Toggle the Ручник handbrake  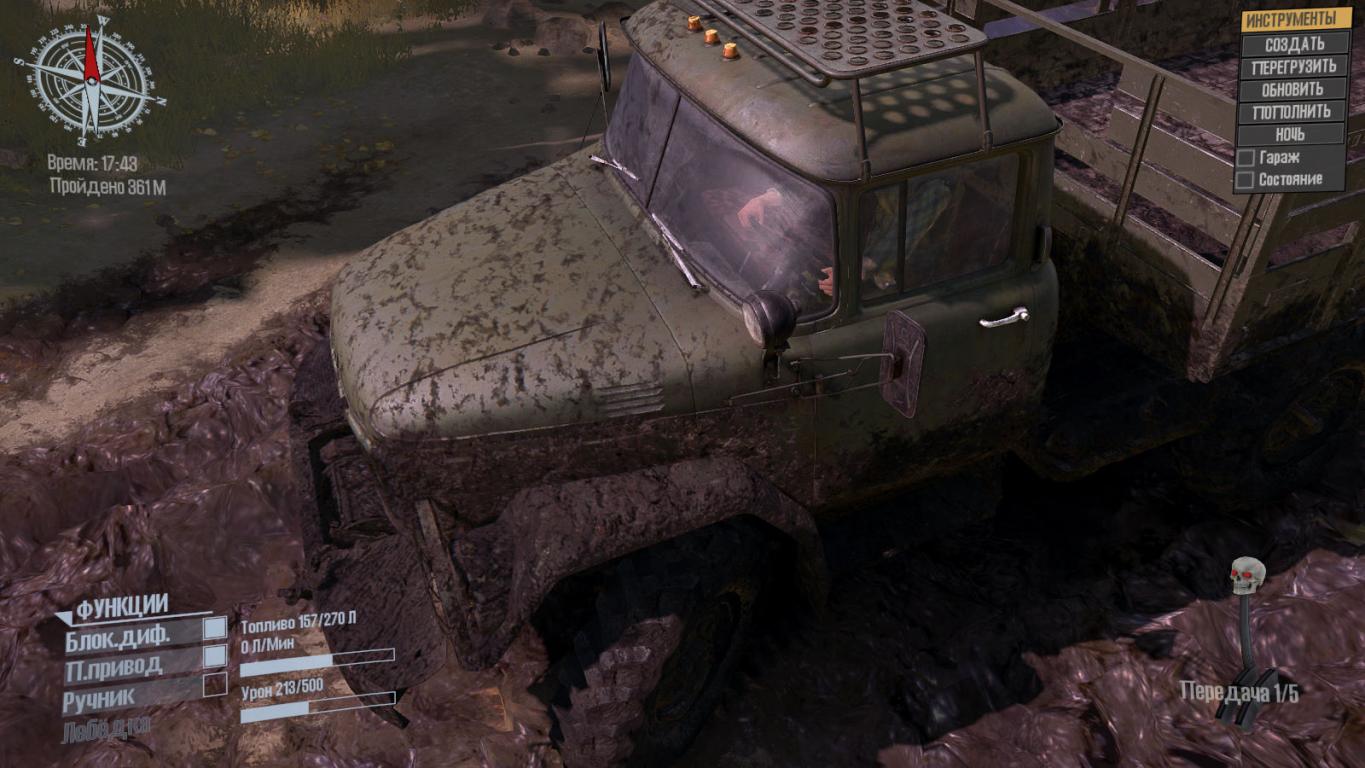pos(214,685)
